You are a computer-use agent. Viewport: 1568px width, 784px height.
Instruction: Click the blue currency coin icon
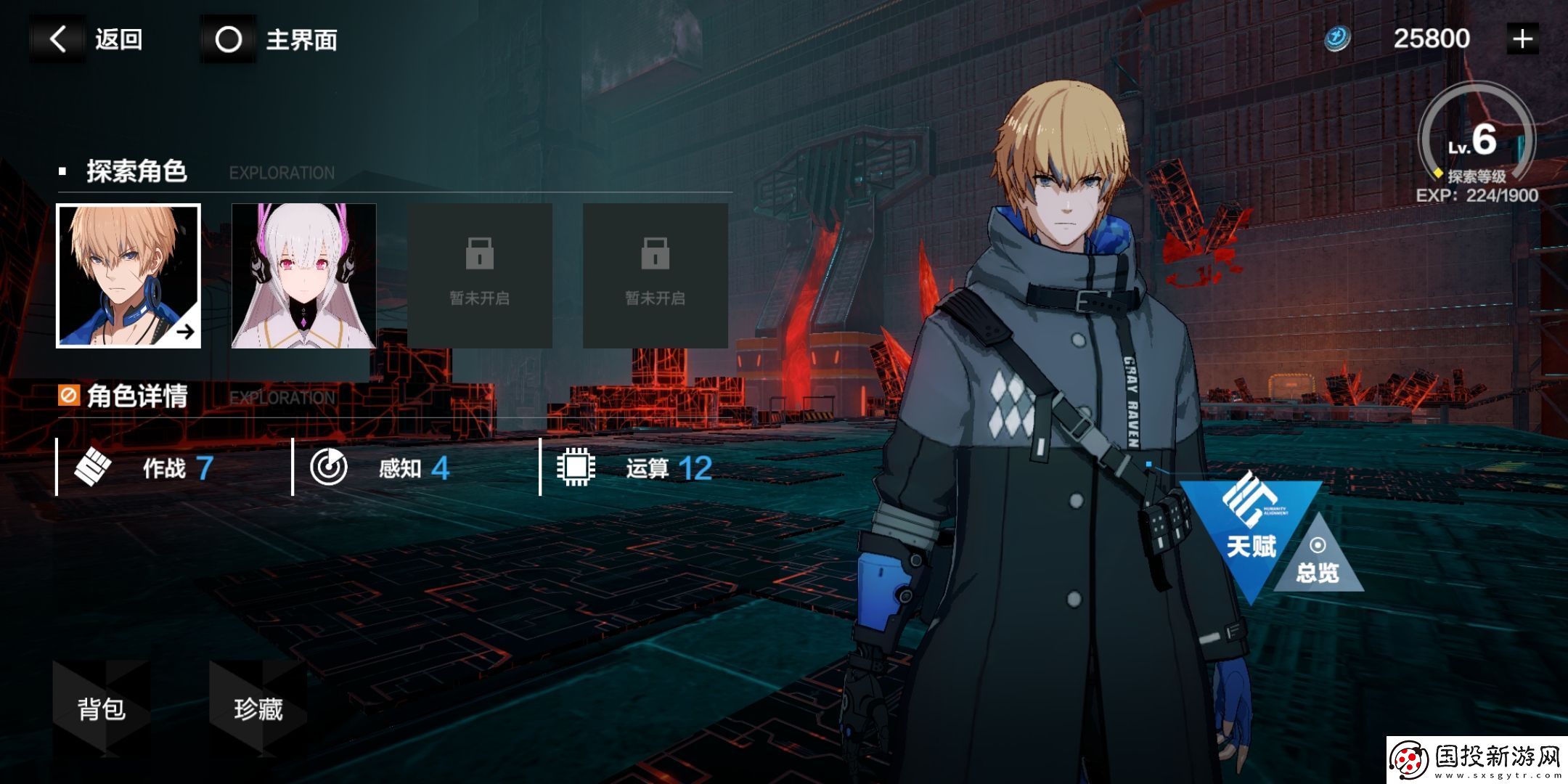[x=1337, y=38]
